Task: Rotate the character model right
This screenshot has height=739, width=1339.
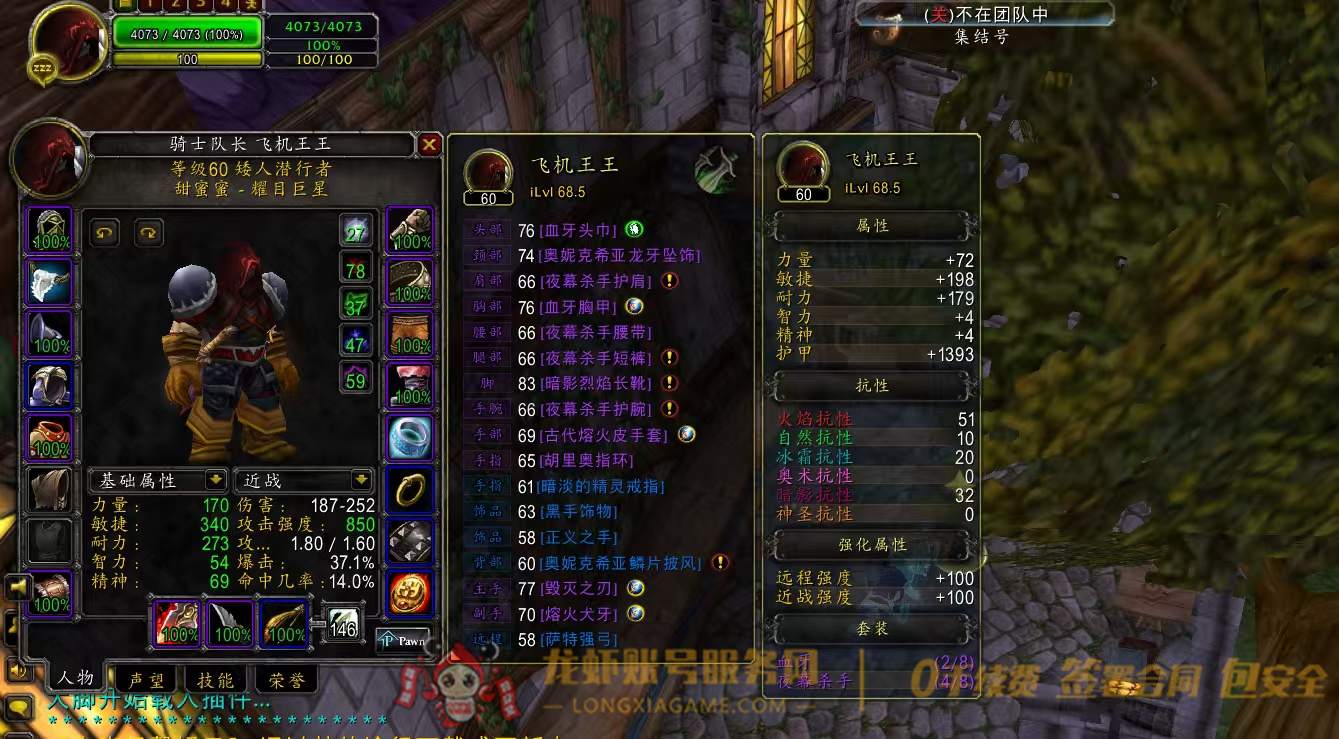Action: tap(148, 233)
